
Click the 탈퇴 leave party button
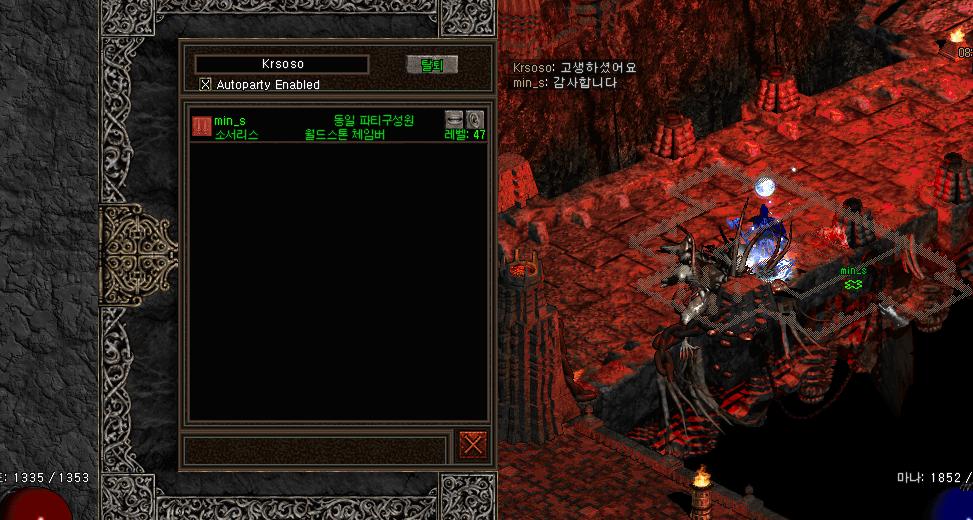pos(431,65)
